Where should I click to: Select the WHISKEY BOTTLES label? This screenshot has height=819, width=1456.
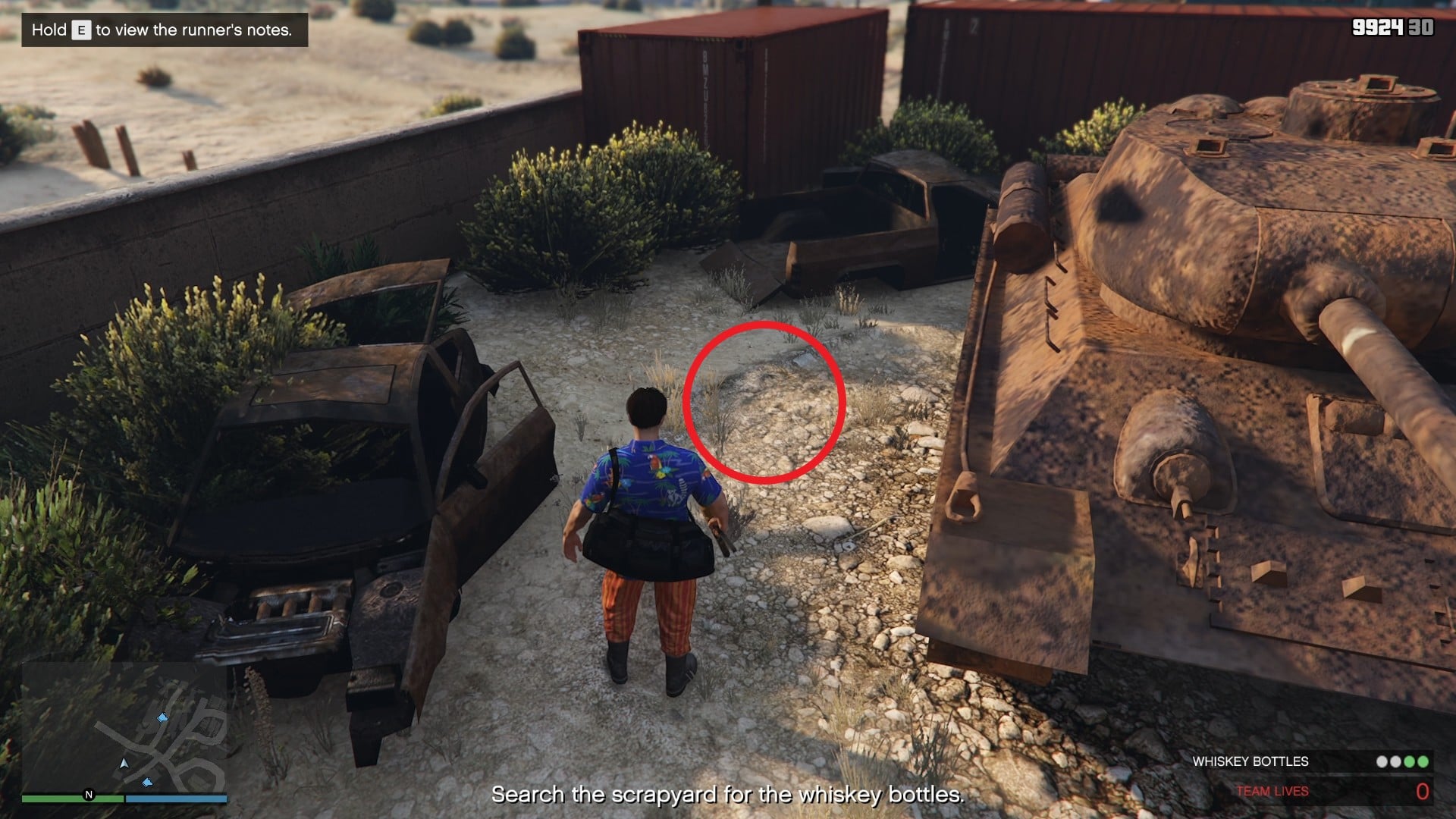click(x=1251, y=761)
